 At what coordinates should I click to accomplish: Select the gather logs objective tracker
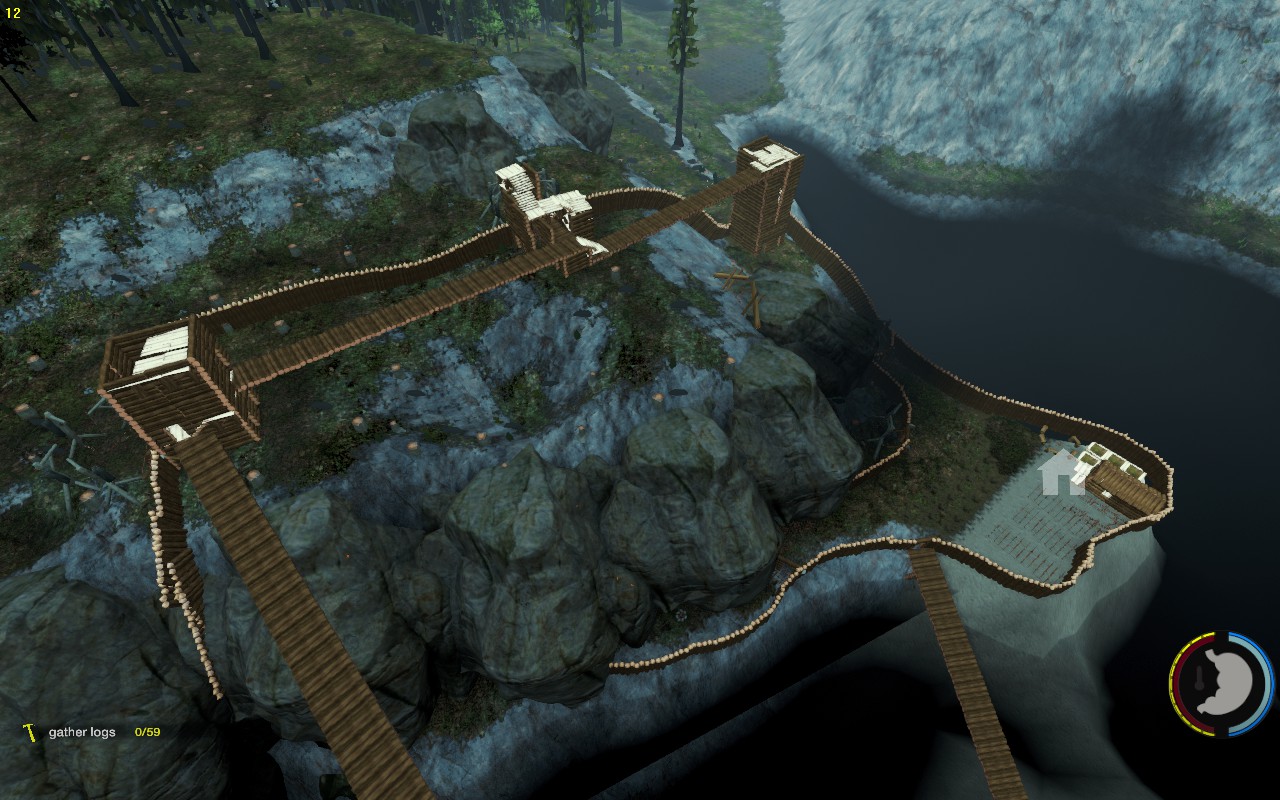tap(92, 732)
